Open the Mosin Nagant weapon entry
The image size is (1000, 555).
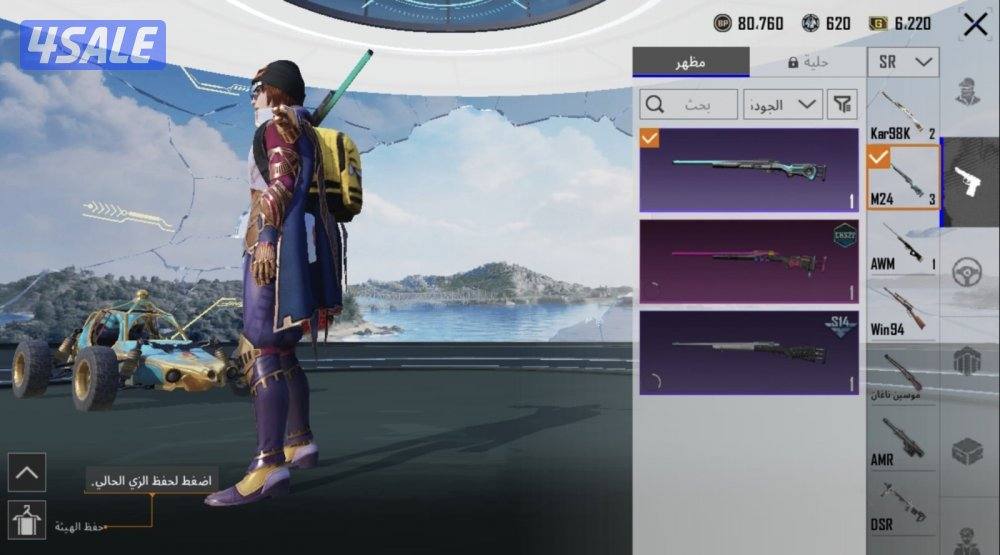[x=903, y=377]
